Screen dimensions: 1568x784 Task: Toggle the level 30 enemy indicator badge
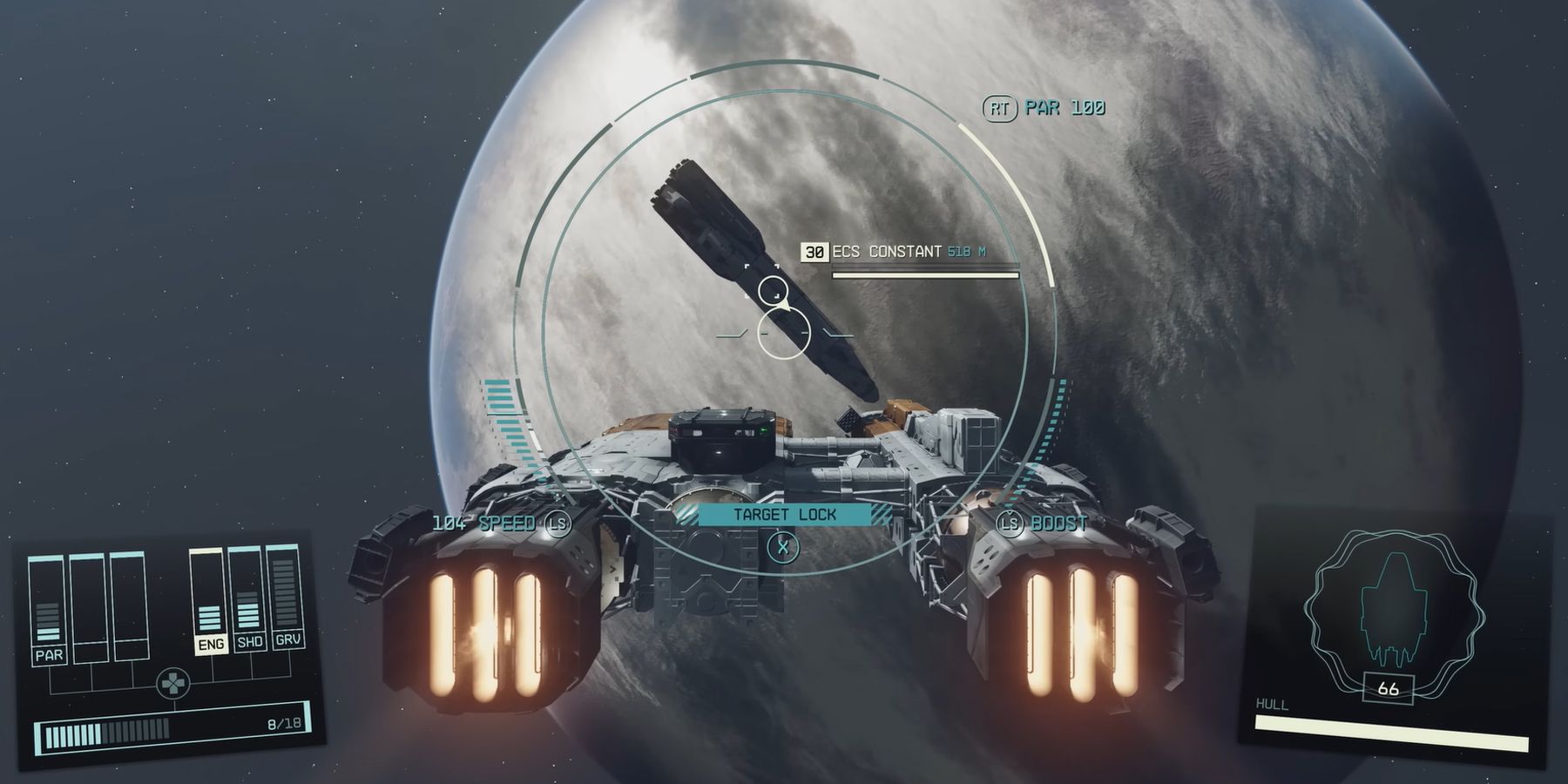[814, 253]
